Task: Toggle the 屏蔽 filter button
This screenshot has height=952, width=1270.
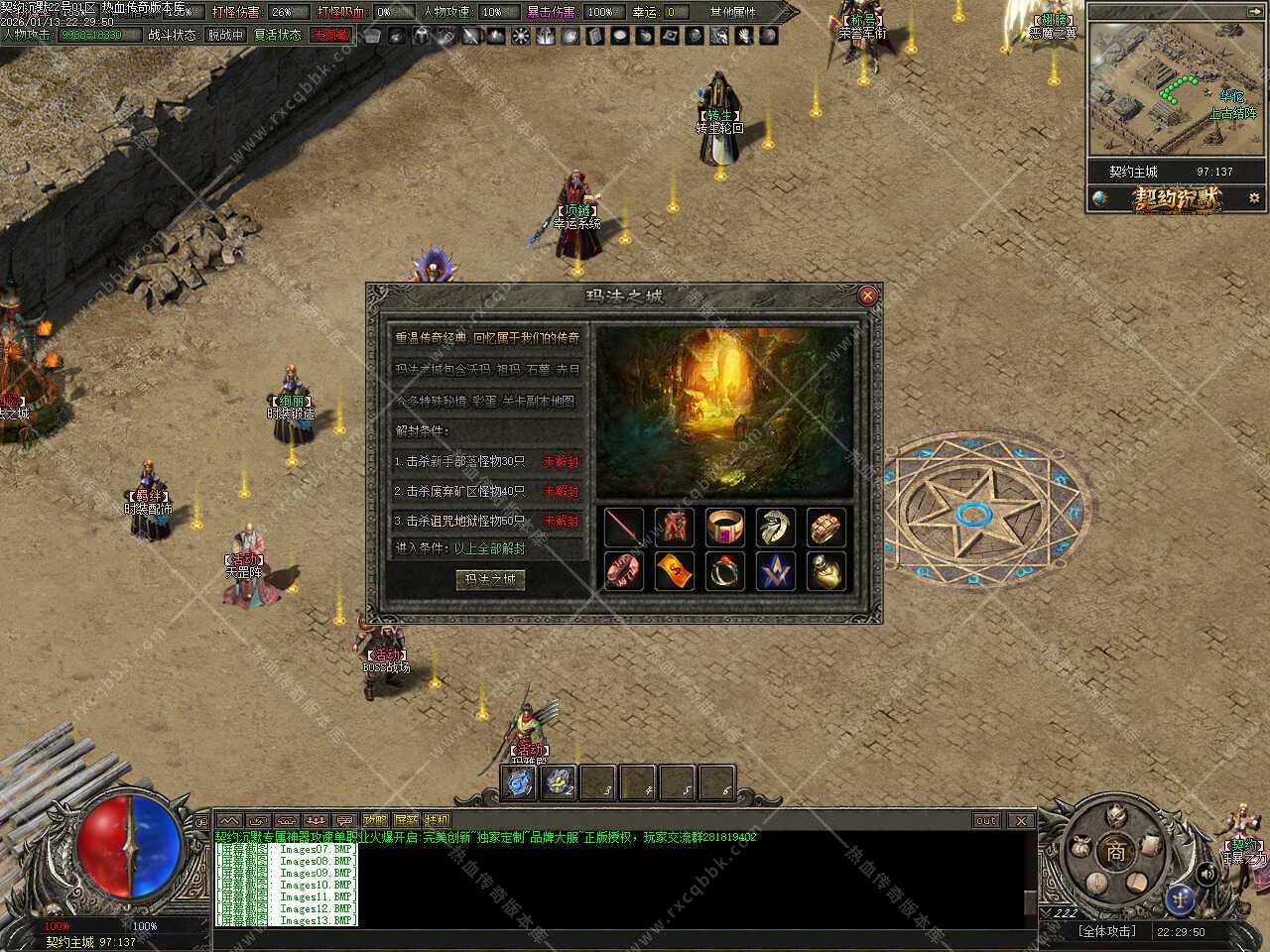Action: 406,820
